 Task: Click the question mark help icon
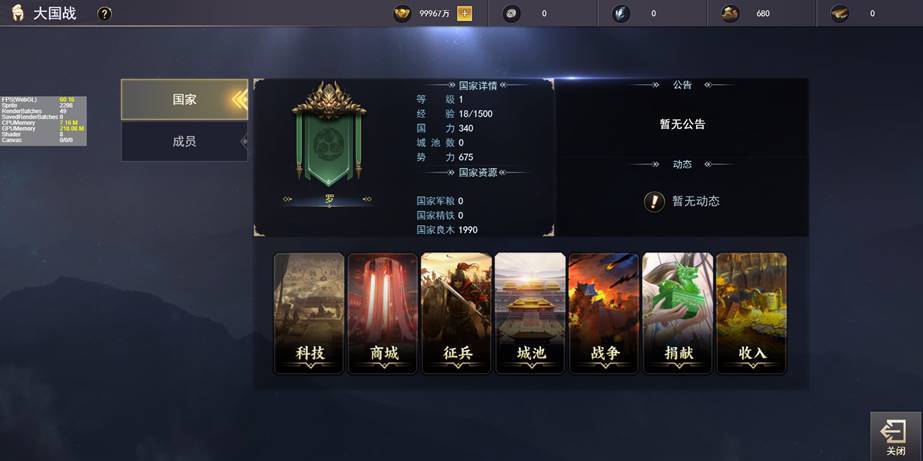click(104, 14)
